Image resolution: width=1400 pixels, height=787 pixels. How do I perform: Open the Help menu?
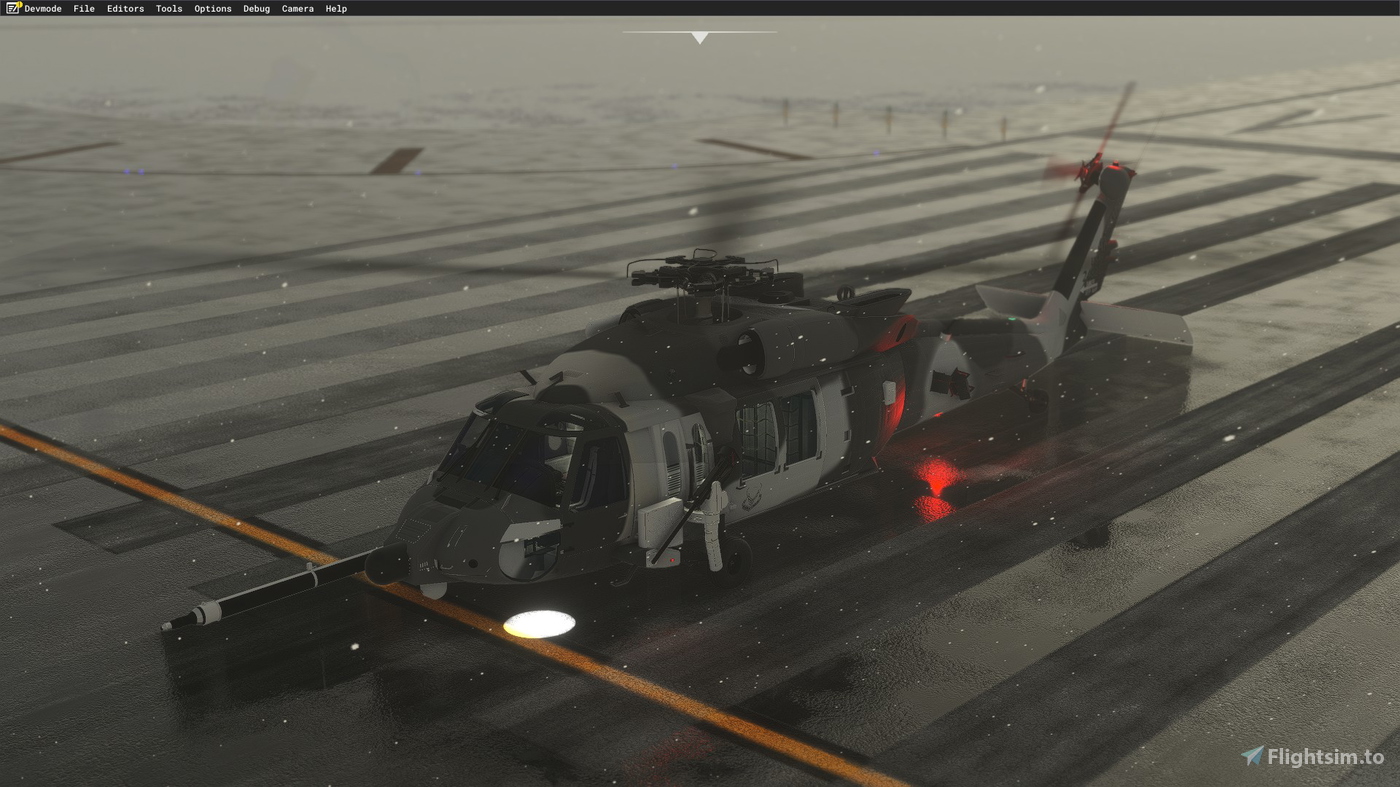(336, 8)
